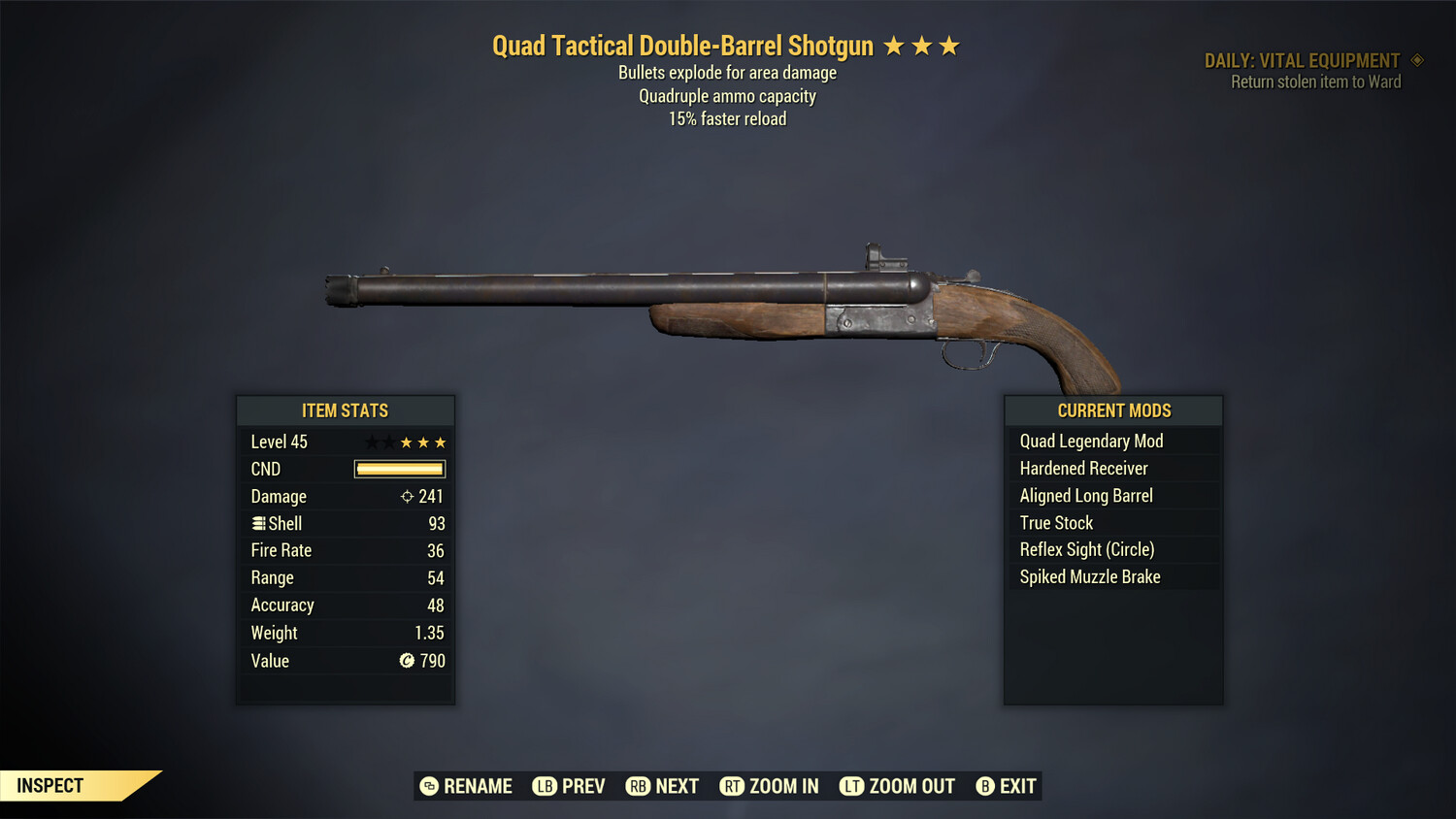1456x819 pixels.
Task: Click the LT icon for ZOOM OUT
Action: [851, 786]
